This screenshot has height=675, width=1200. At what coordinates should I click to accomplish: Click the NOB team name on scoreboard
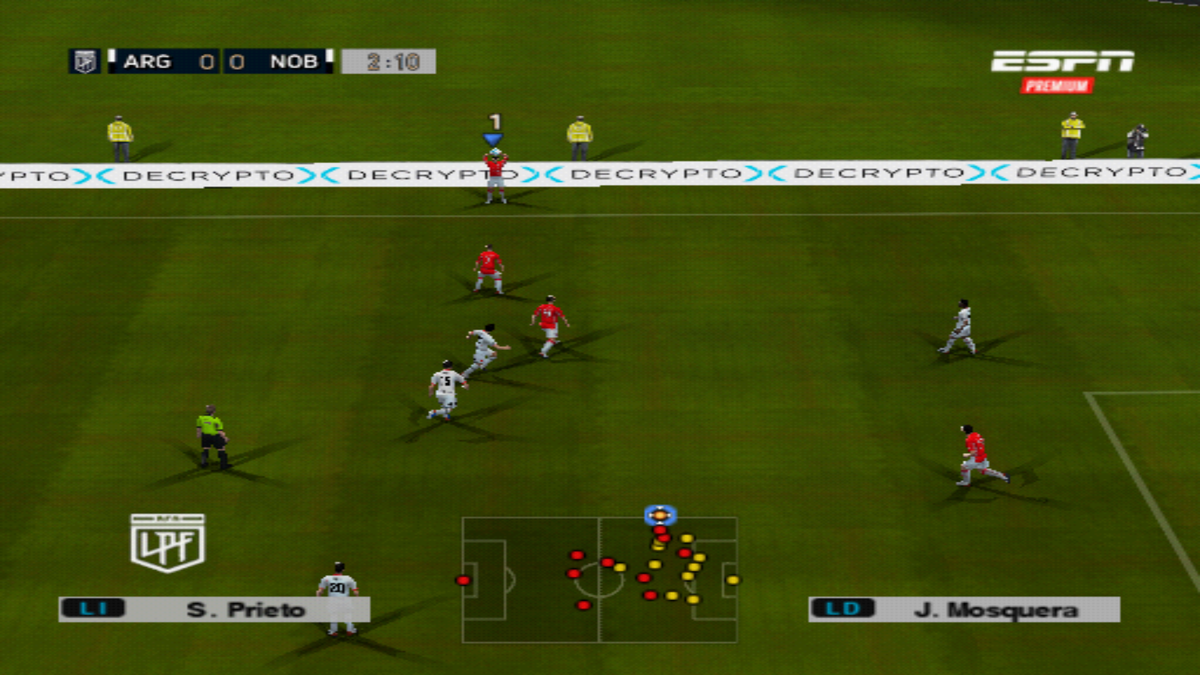click(x=293, y=62)
